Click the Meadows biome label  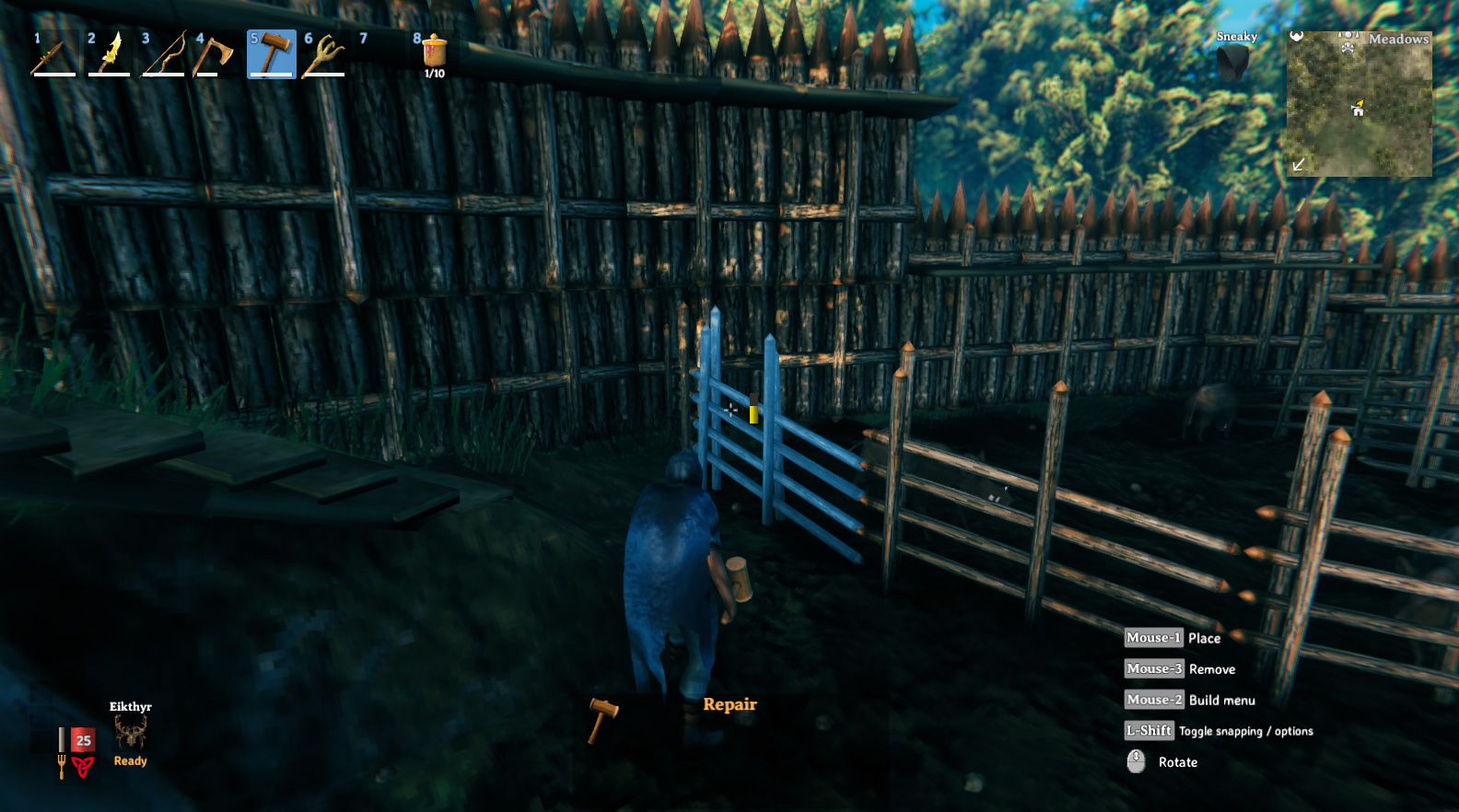click(x=1398, y=40)
